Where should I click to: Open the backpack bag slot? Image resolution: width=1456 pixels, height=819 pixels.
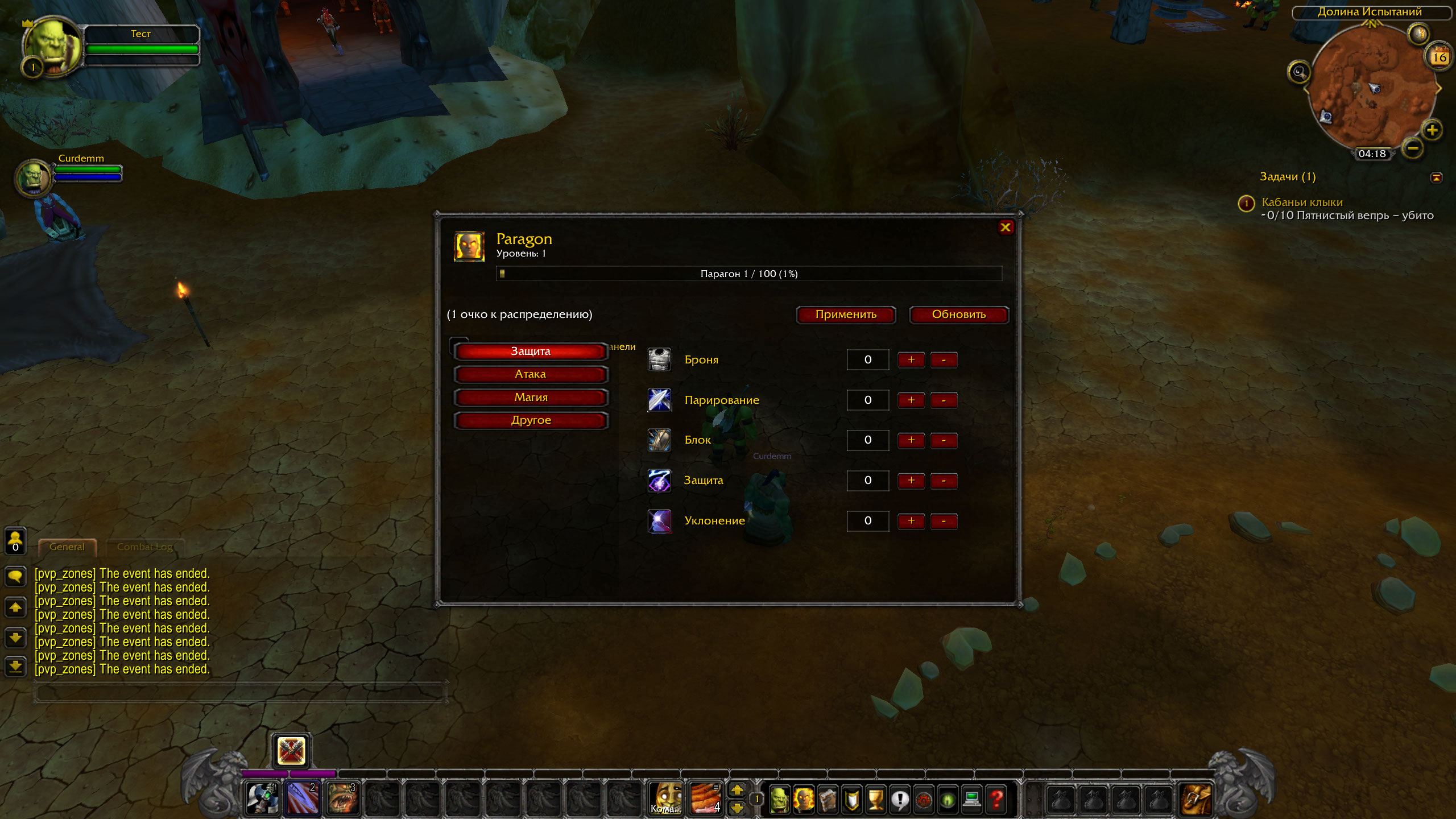pyautogui.click(x=1196, y=799)
